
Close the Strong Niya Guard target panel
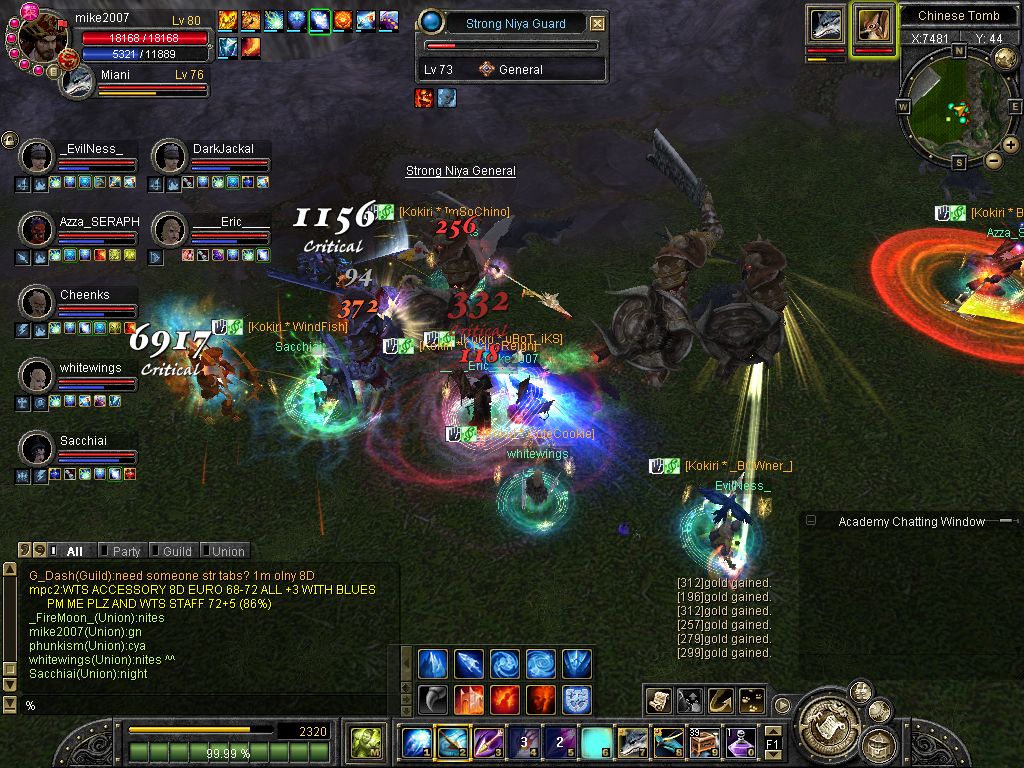pos(597,23)
